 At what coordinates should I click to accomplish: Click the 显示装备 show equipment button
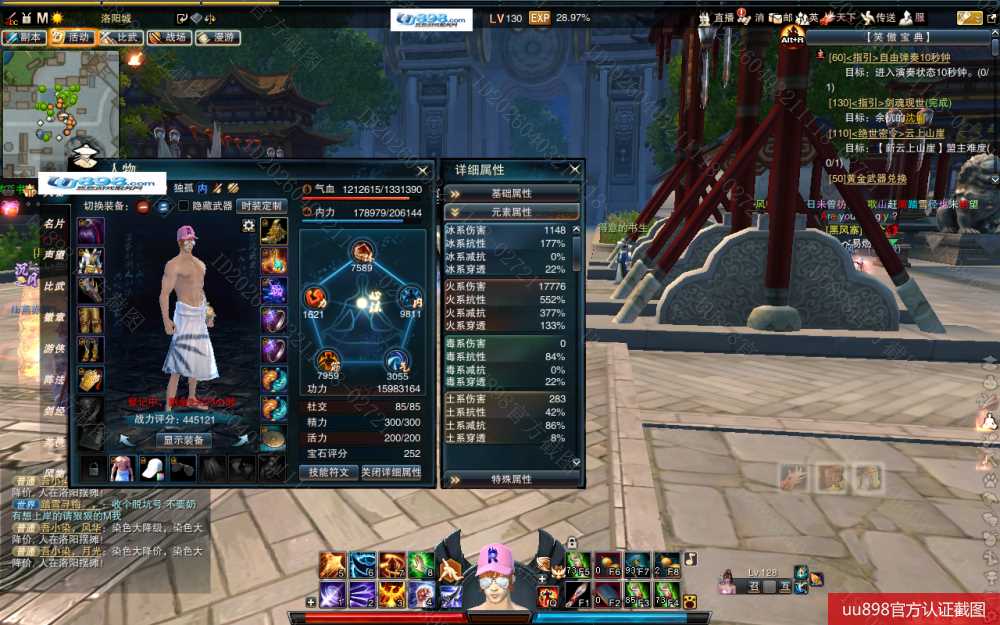point(183,440)
